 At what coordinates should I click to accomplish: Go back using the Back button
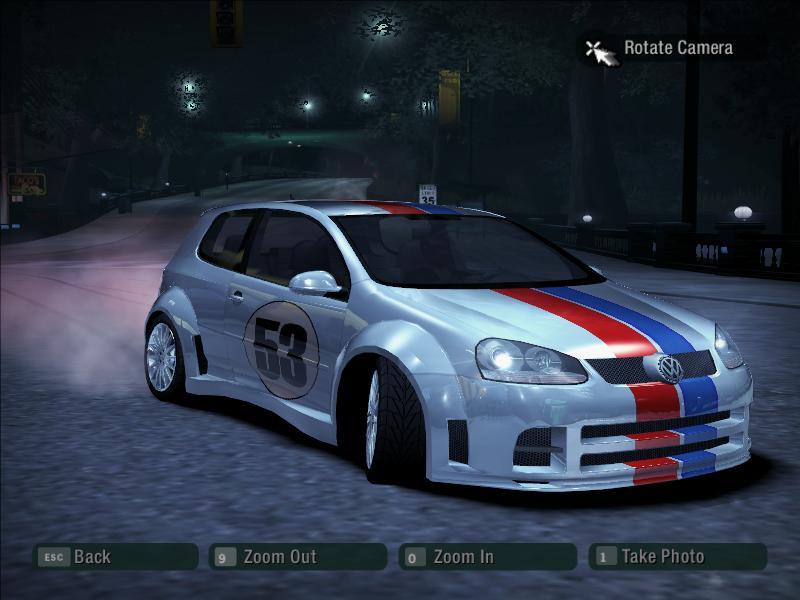pos(115,557)
